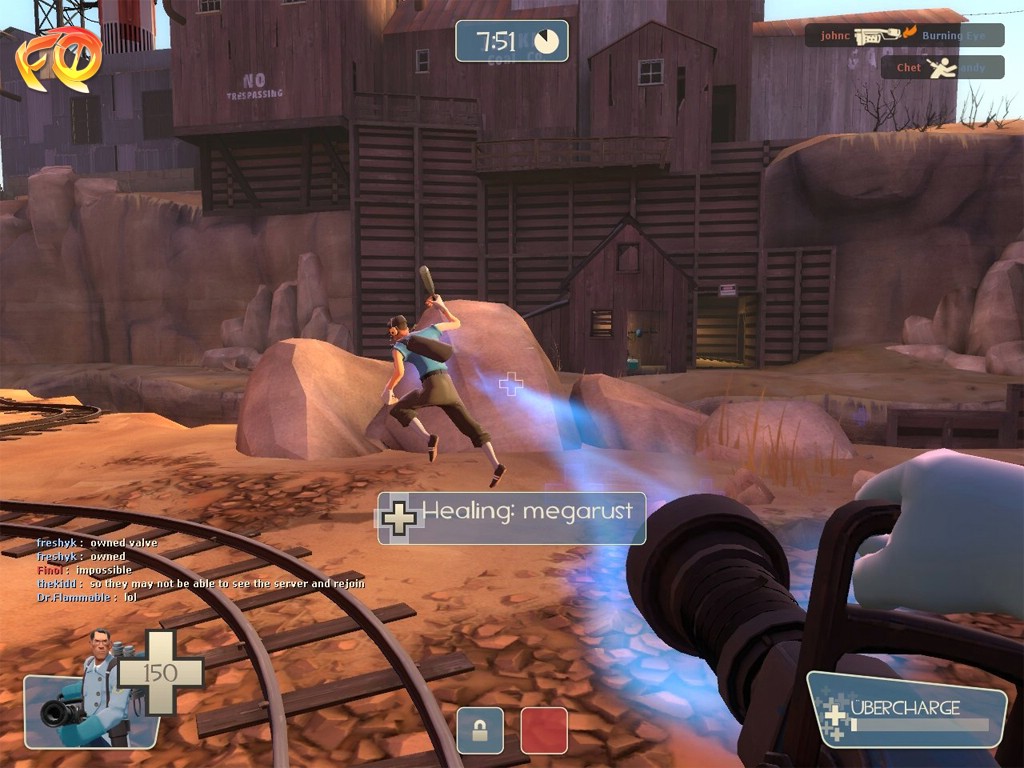Select the padlock control point icon

click(480, 730)
